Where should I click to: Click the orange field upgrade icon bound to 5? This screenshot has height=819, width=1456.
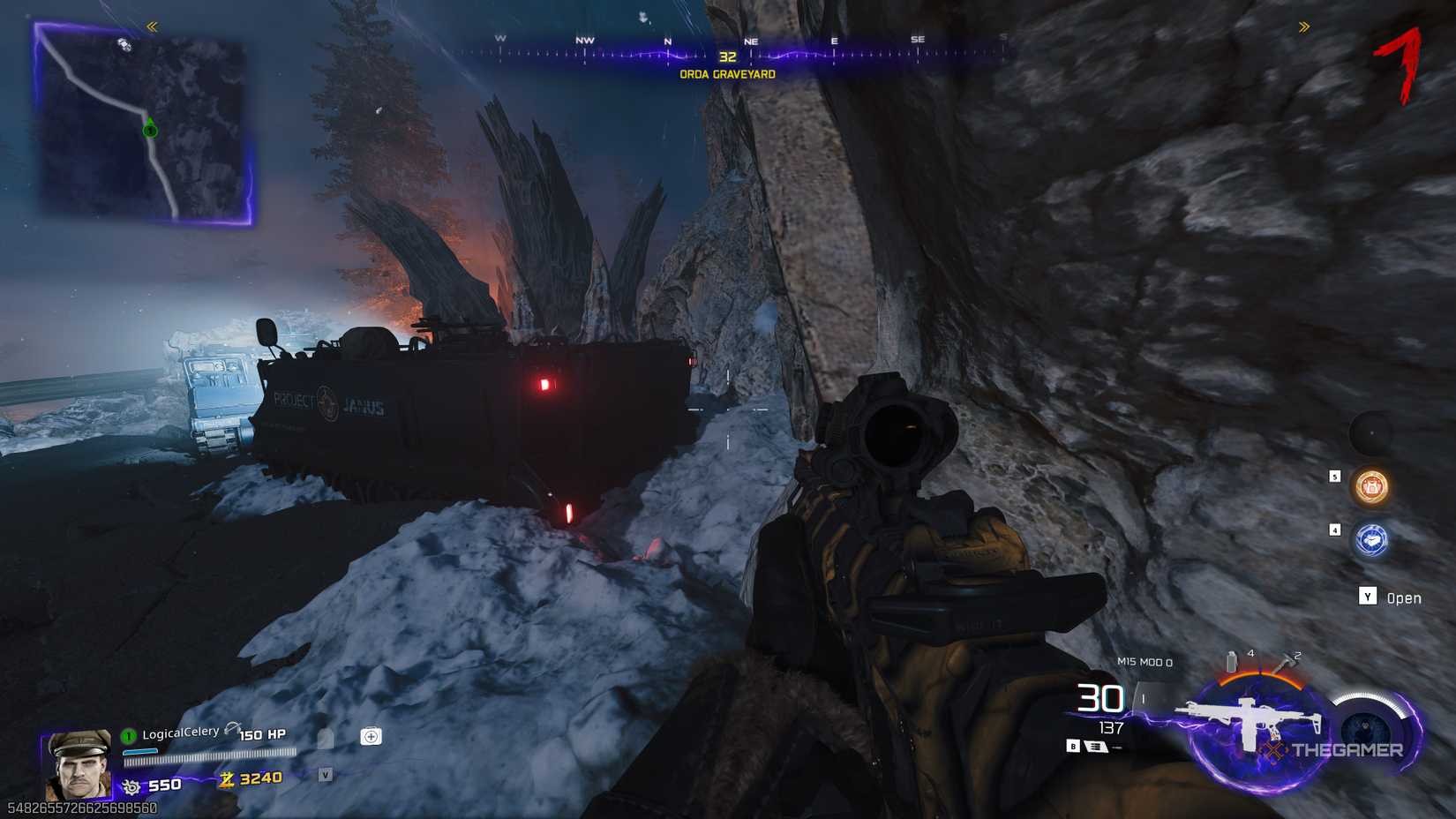(x=1369, y=487)
